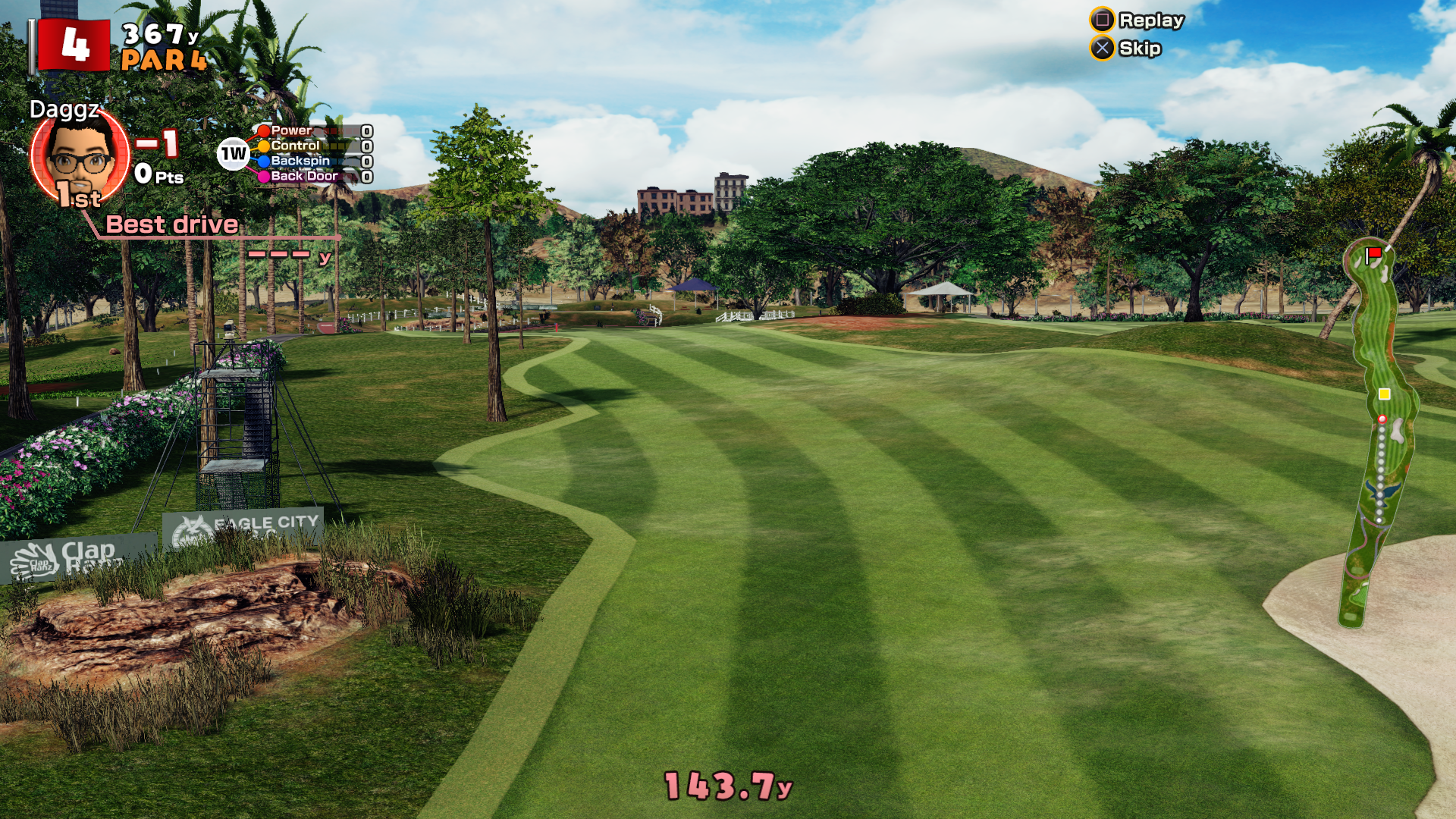Skip the shot replay

click(1127, 49)
